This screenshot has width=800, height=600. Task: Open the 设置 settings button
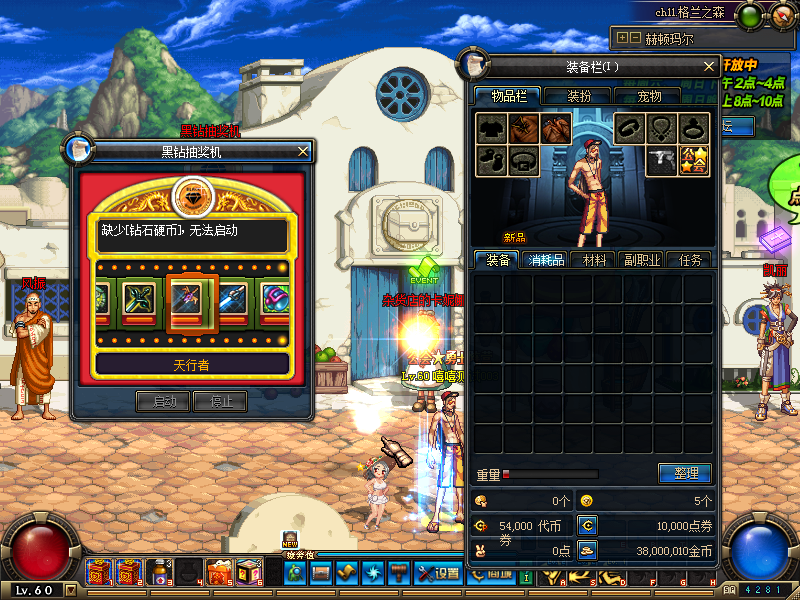point(439,574)
